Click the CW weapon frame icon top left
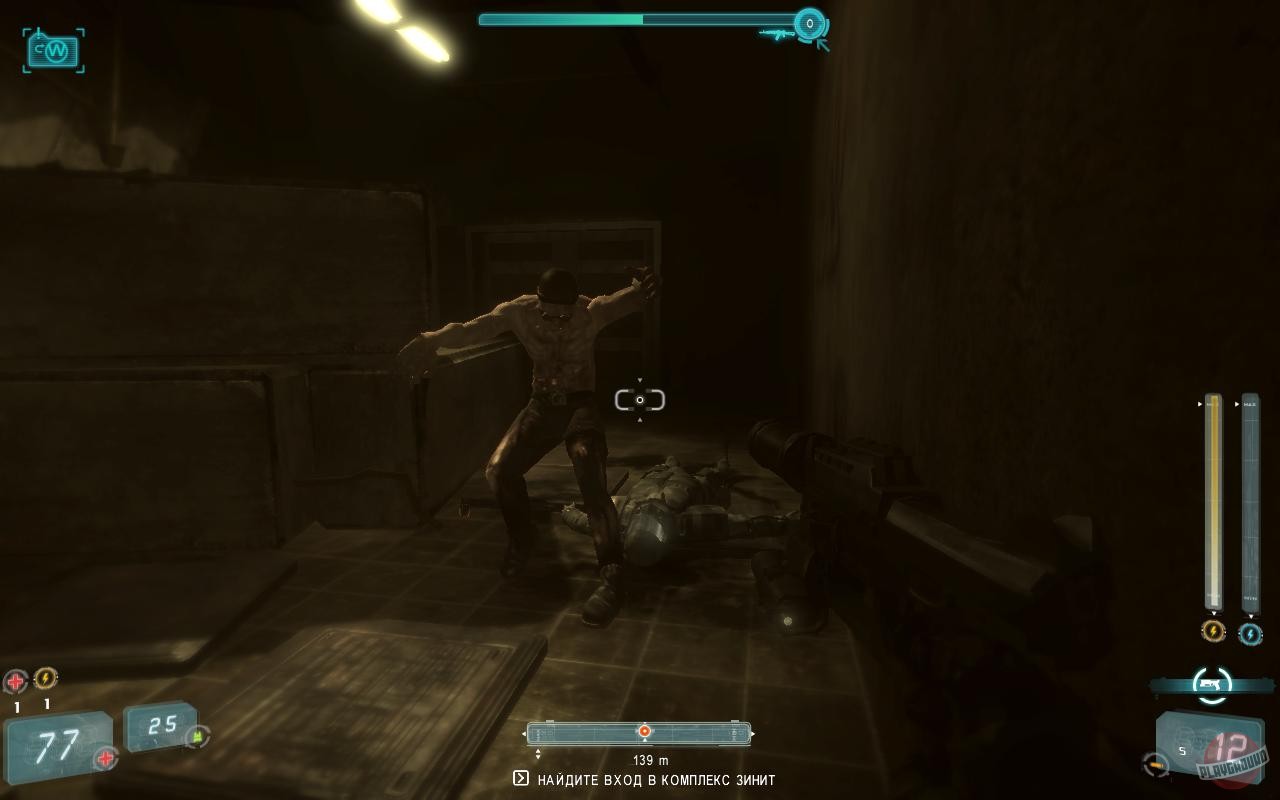Image resolution: width=1280 pixels, height=800 pixels. point(52,51)
